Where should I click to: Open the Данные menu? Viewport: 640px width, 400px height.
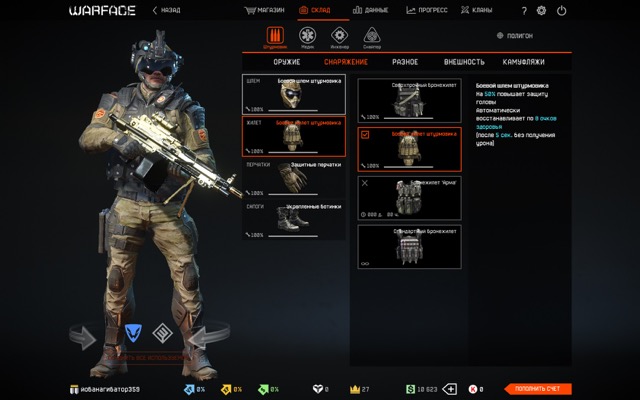372,10
